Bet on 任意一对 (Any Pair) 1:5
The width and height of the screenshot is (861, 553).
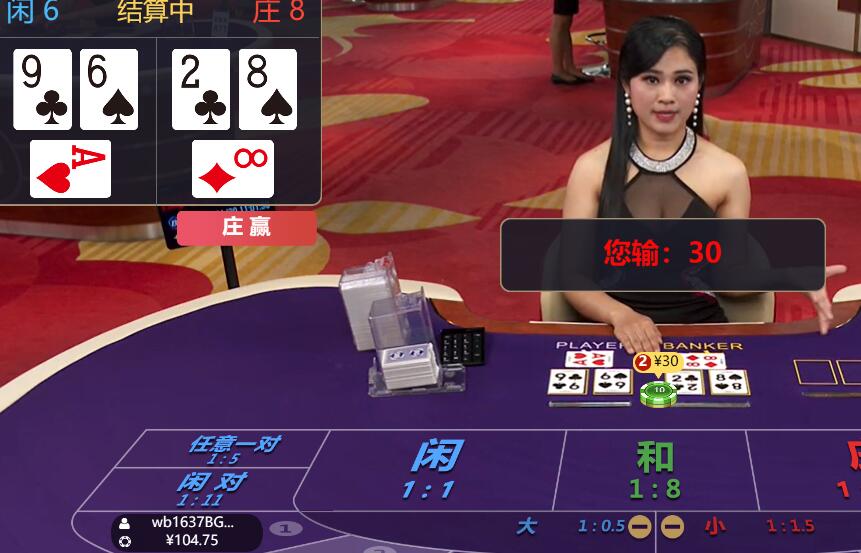[x=228, y=449]
